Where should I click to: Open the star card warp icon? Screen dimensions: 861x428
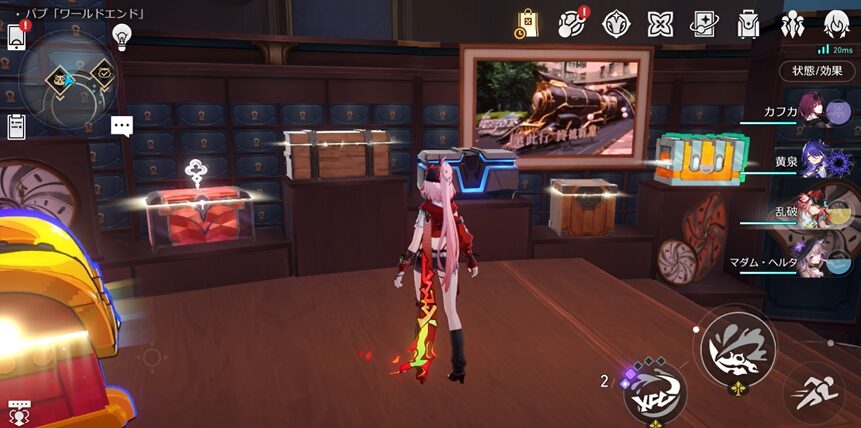point(704,23)
